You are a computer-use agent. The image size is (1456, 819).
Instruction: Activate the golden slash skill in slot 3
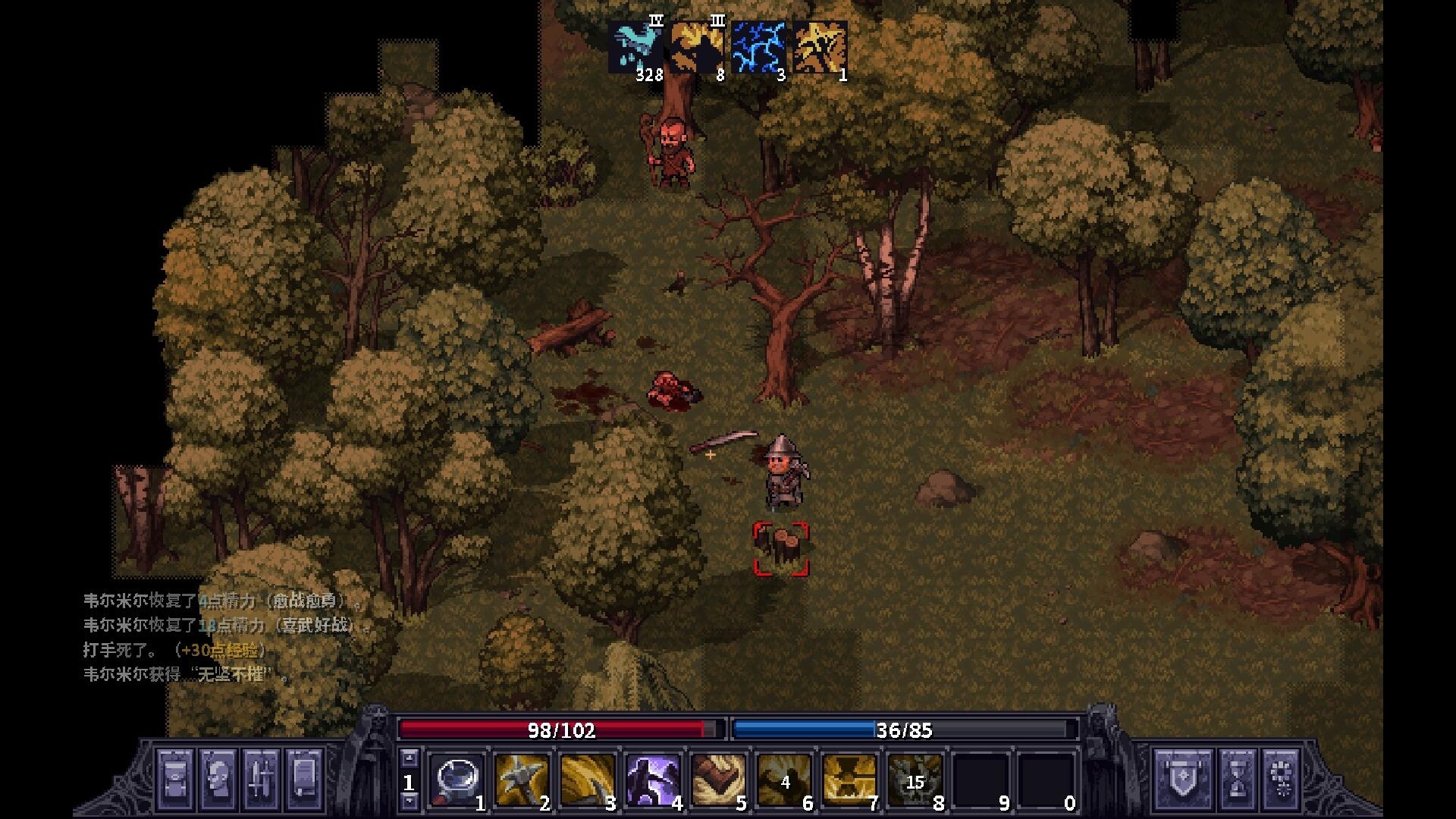(588, 779)
